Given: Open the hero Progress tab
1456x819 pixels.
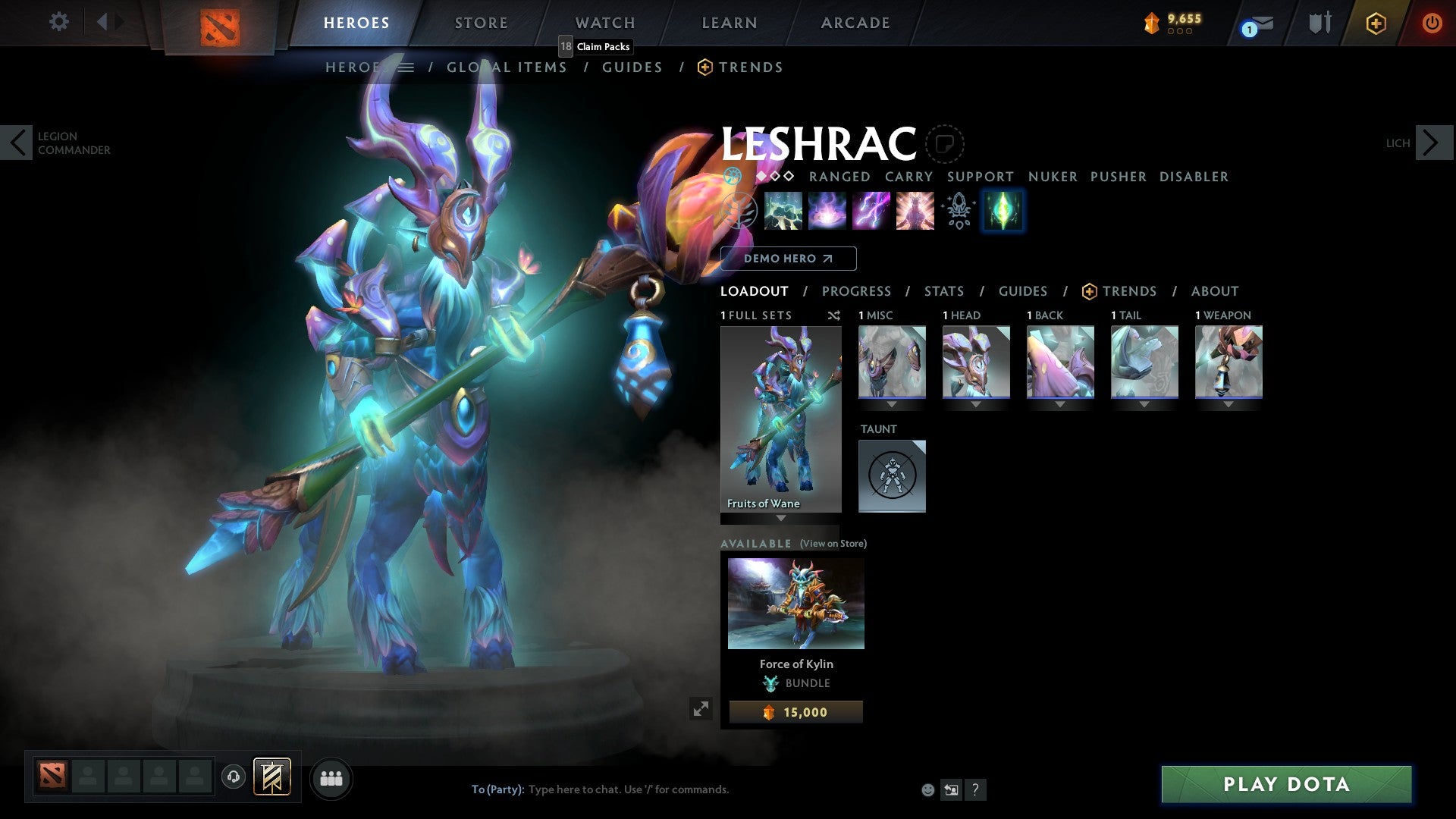Looking at the screenshot, I should point(856,291).
